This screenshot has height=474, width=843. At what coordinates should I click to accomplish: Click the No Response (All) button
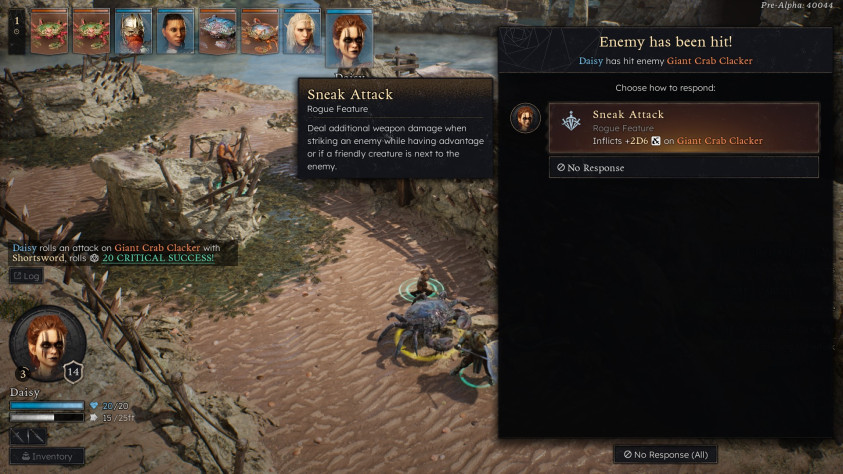tap(666, 455)
